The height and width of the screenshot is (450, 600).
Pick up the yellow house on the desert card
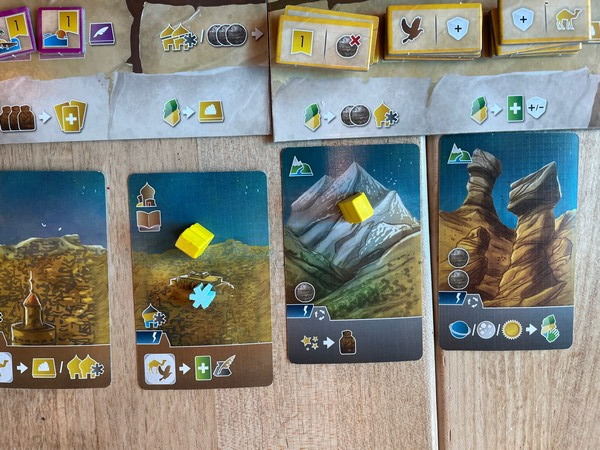[x=194, y=239]
